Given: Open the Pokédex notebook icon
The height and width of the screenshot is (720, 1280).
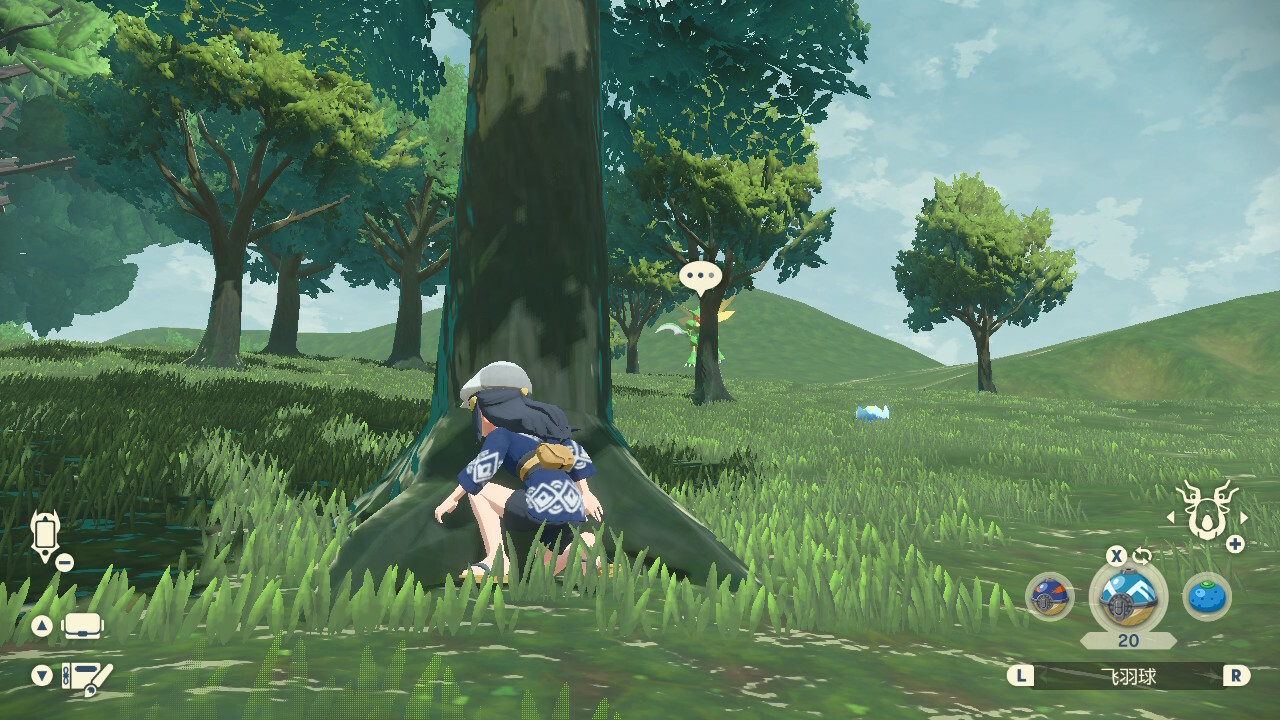Looking at the screenshot, I should click(87, 676).
